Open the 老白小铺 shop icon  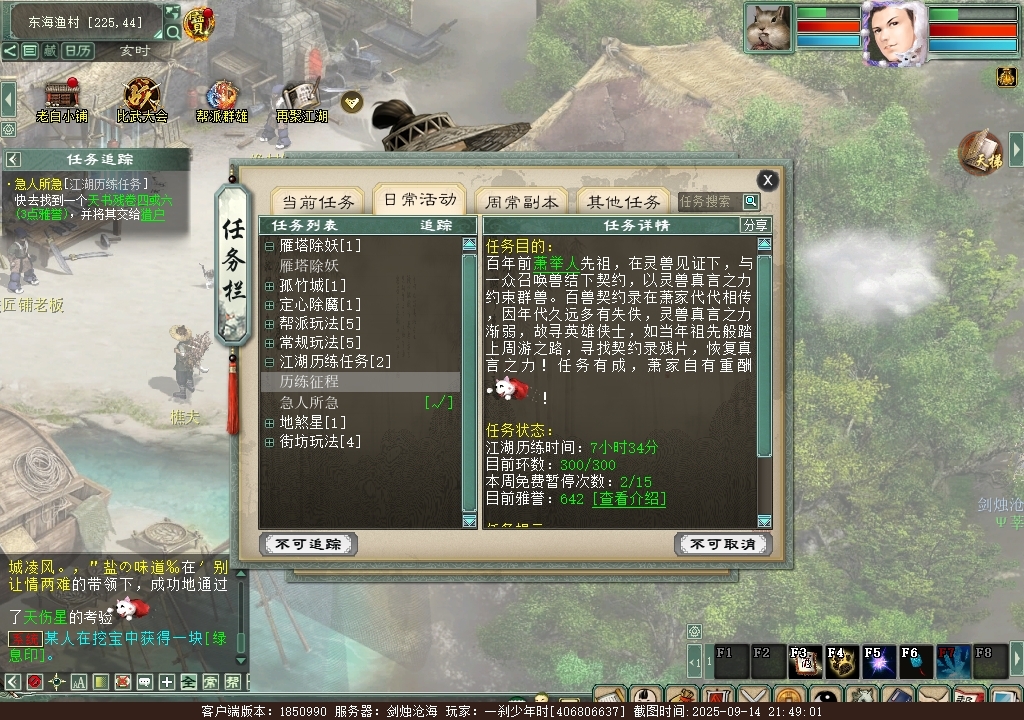pyautogui.click(x=62, y=100)
